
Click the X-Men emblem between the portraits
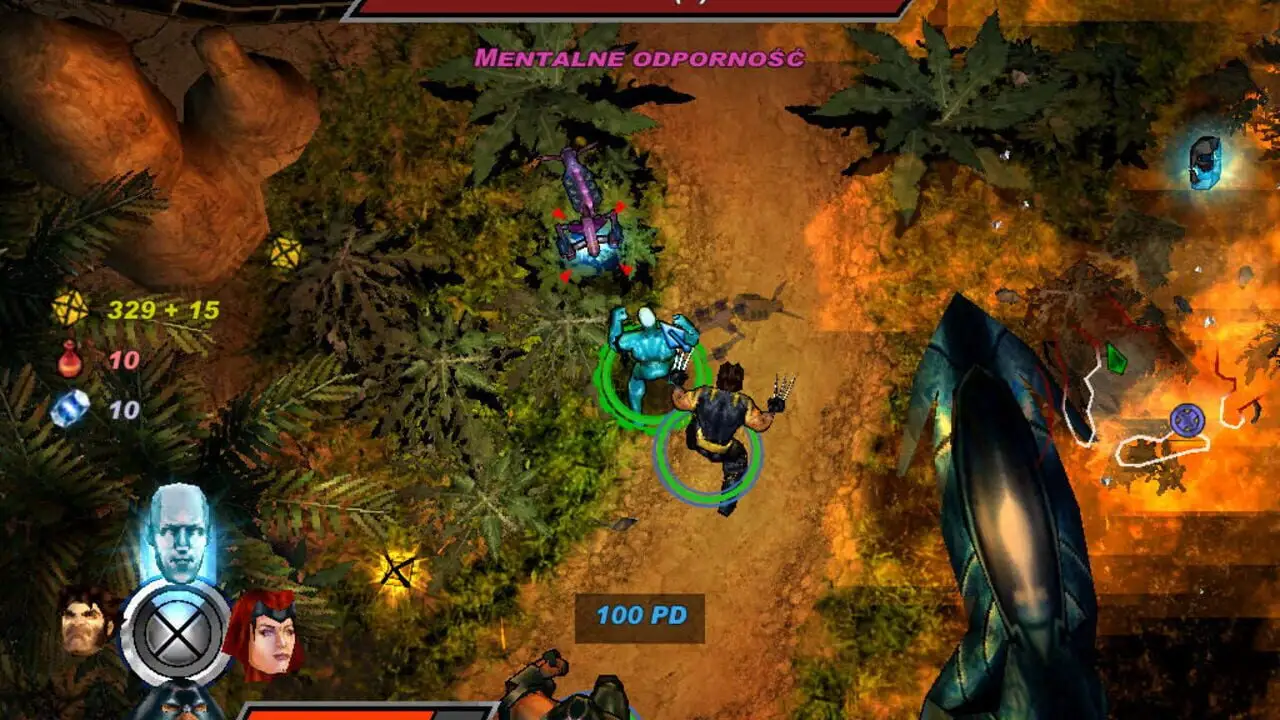[175, 633]
